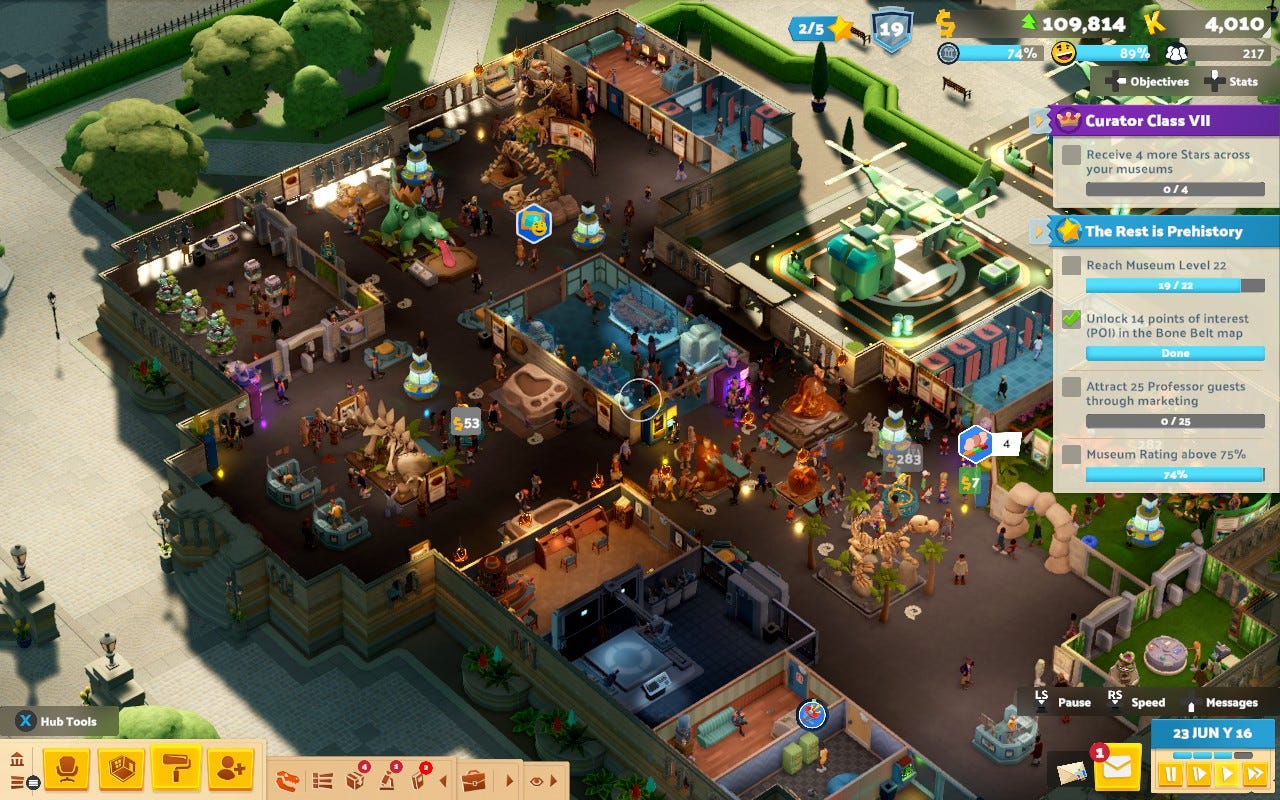Image resolution: width=1280 pixels, height=800 pixels.
Task: Open the list overview icon
Action: click(322, 780)
